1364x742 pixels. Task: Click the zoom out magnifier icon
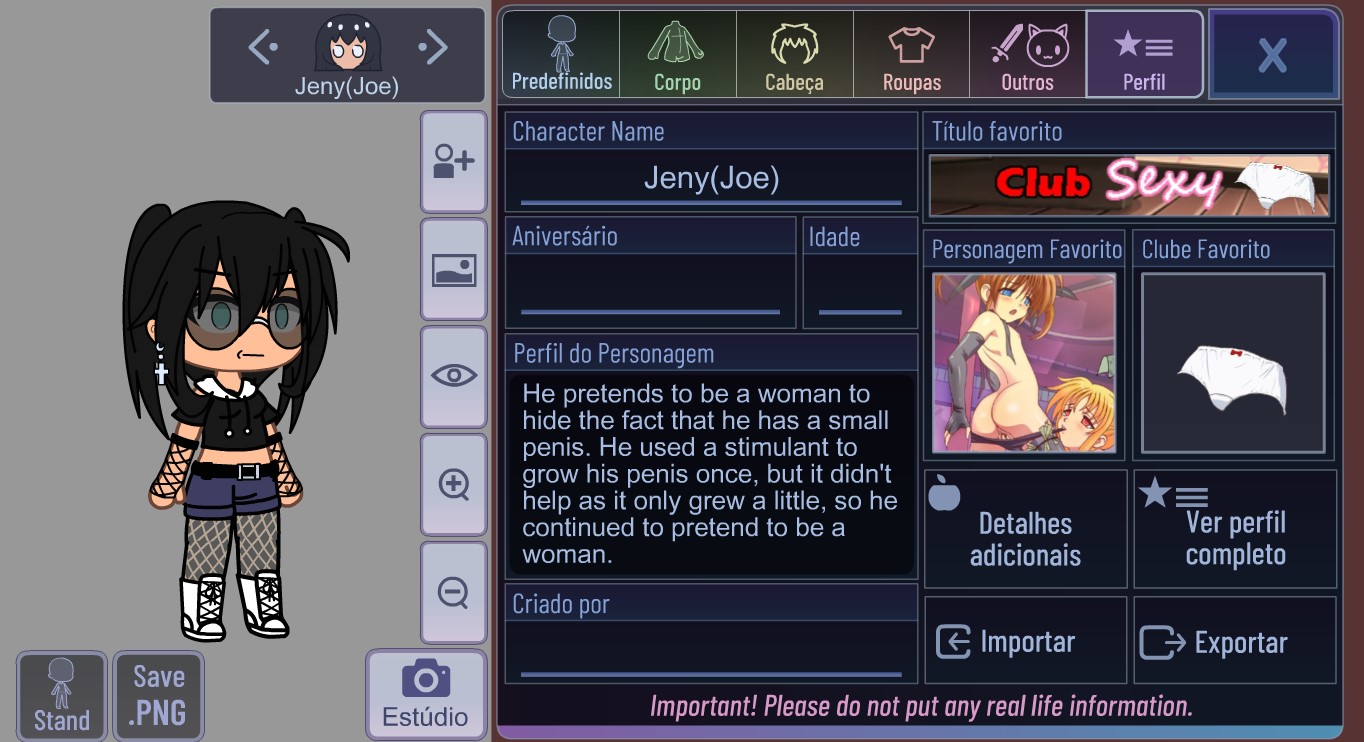[454, 593]
